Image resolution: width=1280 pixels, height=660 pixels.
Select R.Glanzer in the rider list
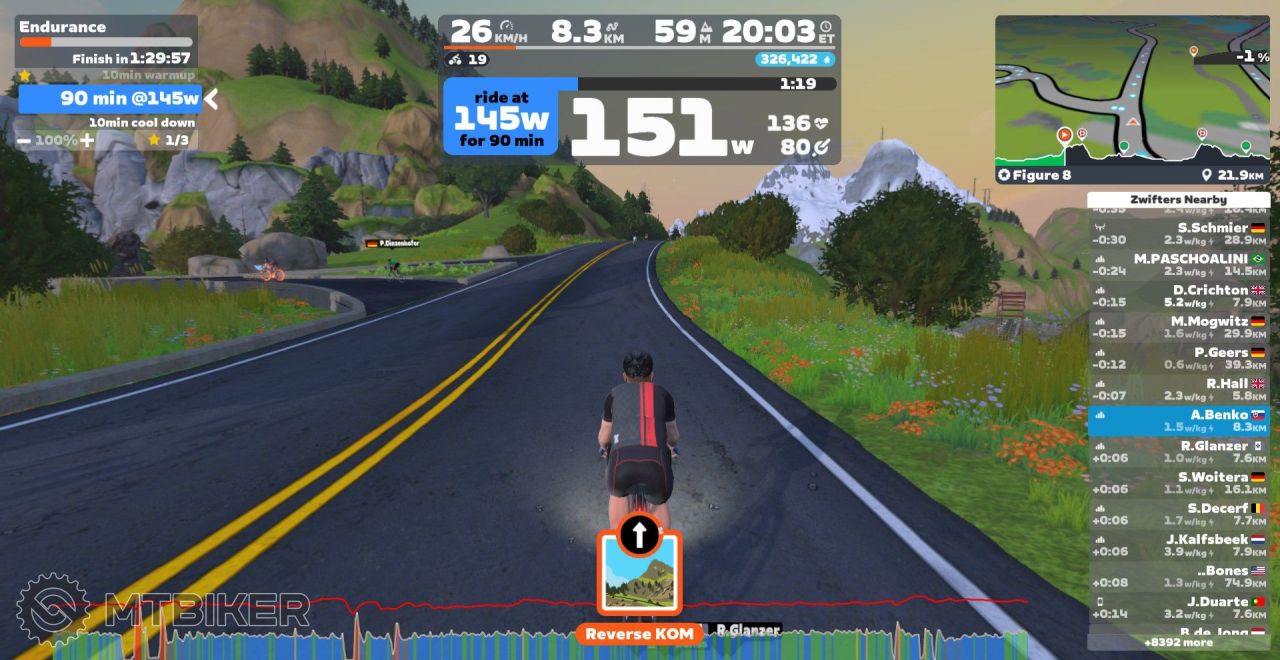[1178, 451]
